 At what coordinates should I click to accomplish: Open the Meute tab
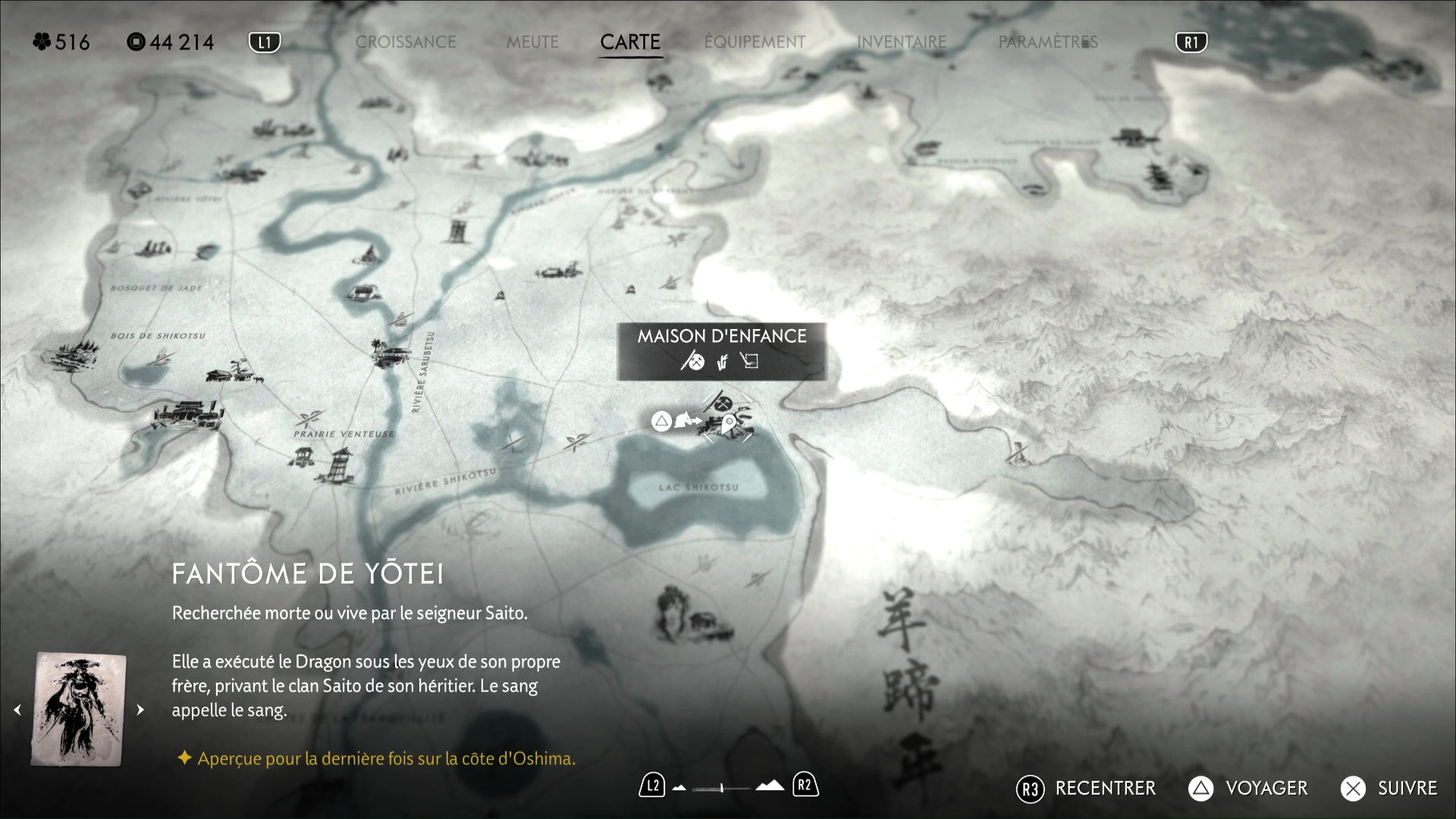click(532, 42)
